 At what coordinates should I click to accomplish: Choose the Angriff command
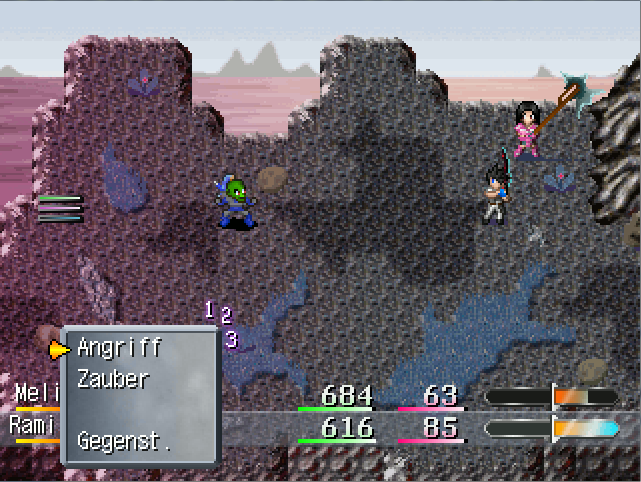click(x=119, y=348)
